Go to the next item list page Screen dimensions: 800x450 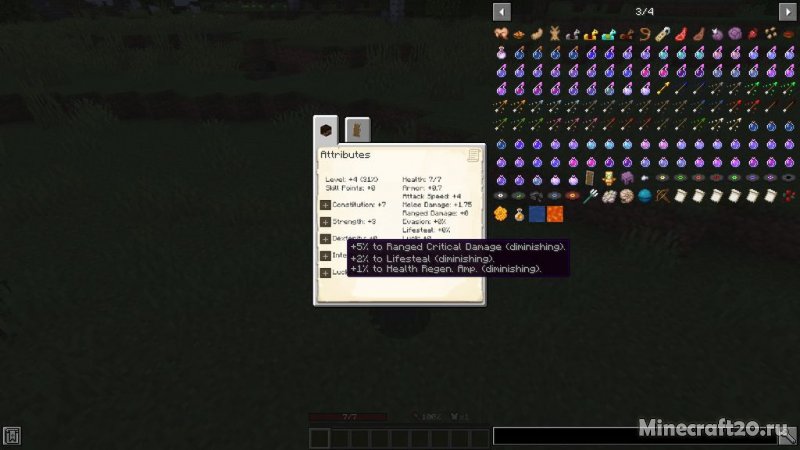[x=788, y=11]
